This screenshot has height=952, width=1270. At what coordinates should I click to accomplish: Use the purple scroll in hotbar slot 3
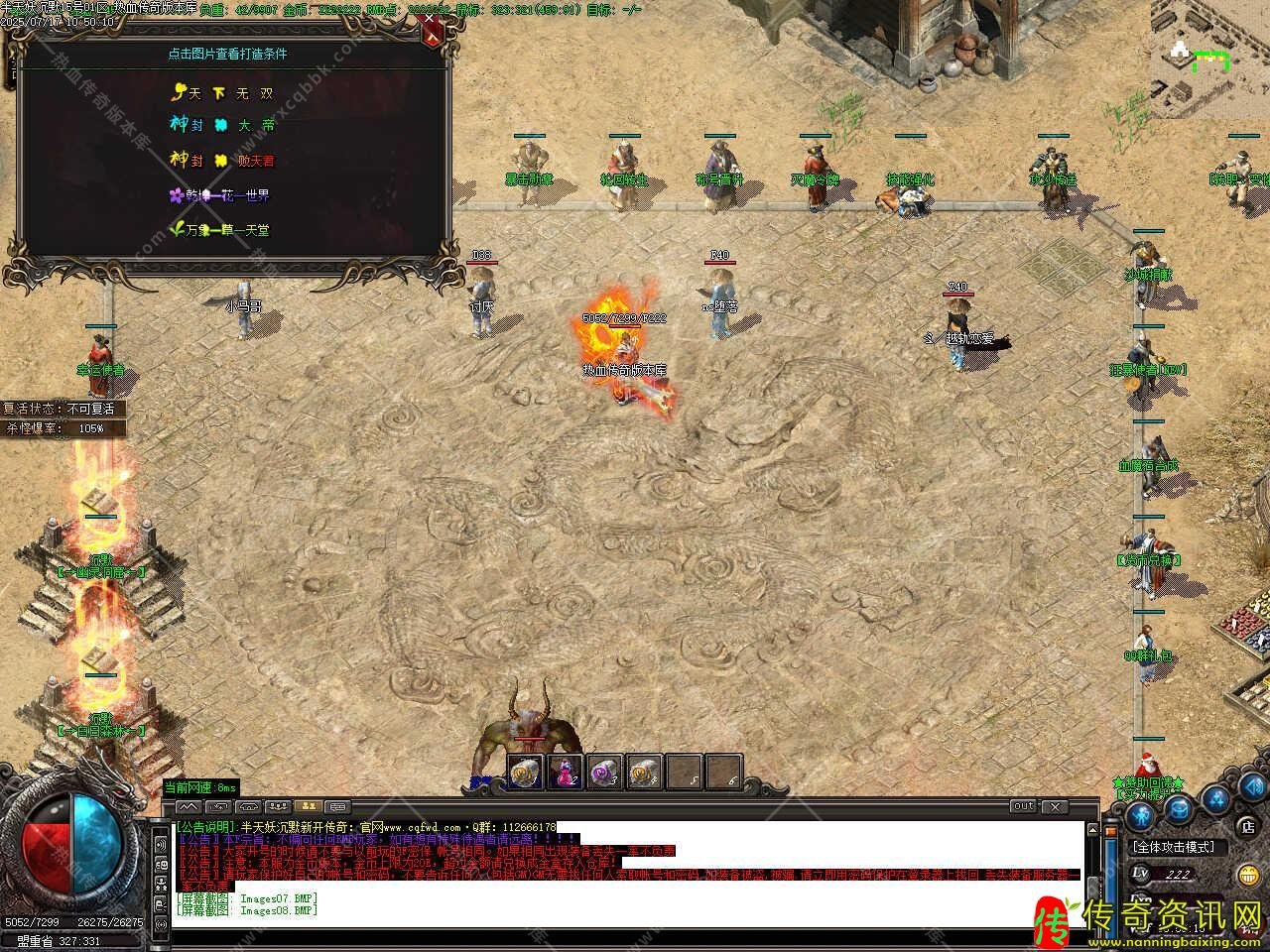(604, 772)
